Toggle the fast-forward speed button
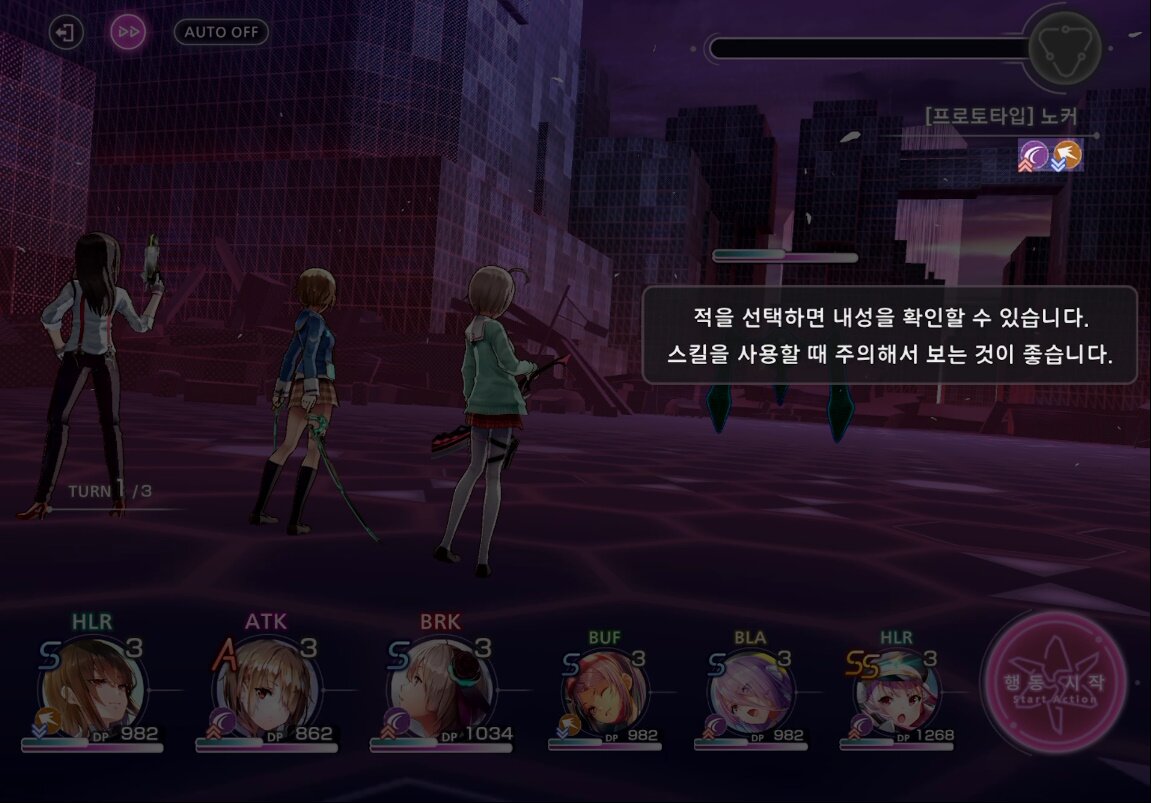This screenshot has height=803, width=1151. 128,33
